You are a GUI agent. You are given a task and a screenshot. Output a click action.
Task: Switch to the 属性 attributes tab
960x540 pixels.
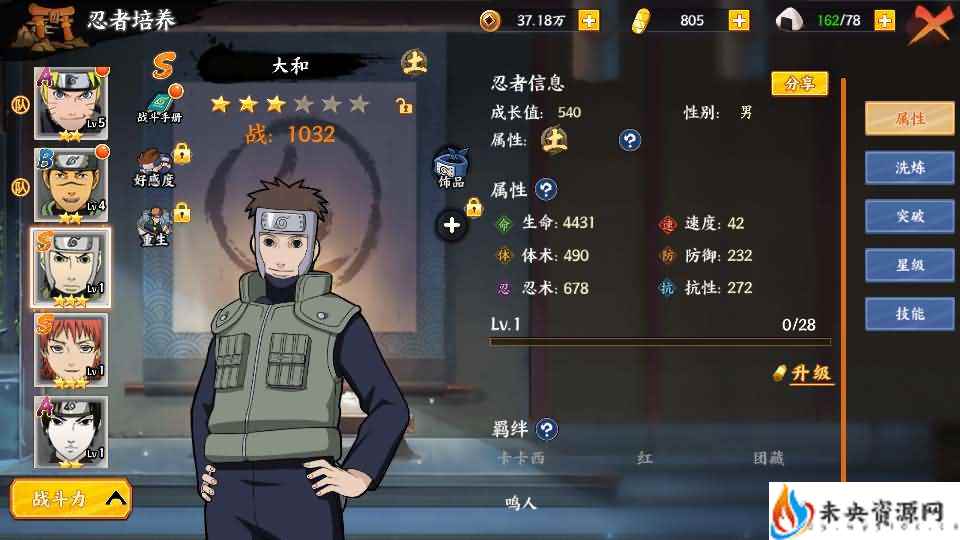tap(909, 119)
